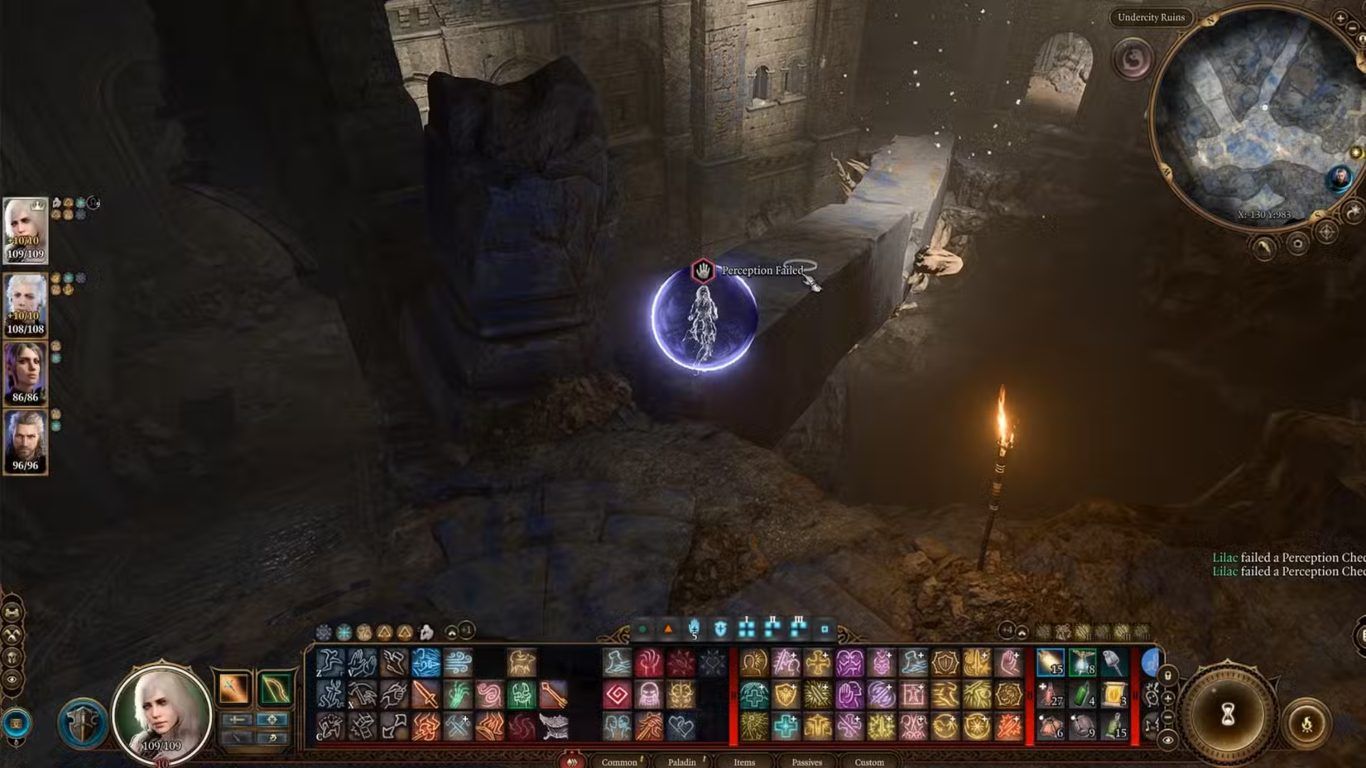Use the scroll item in hotbar

click(1112, 694)
